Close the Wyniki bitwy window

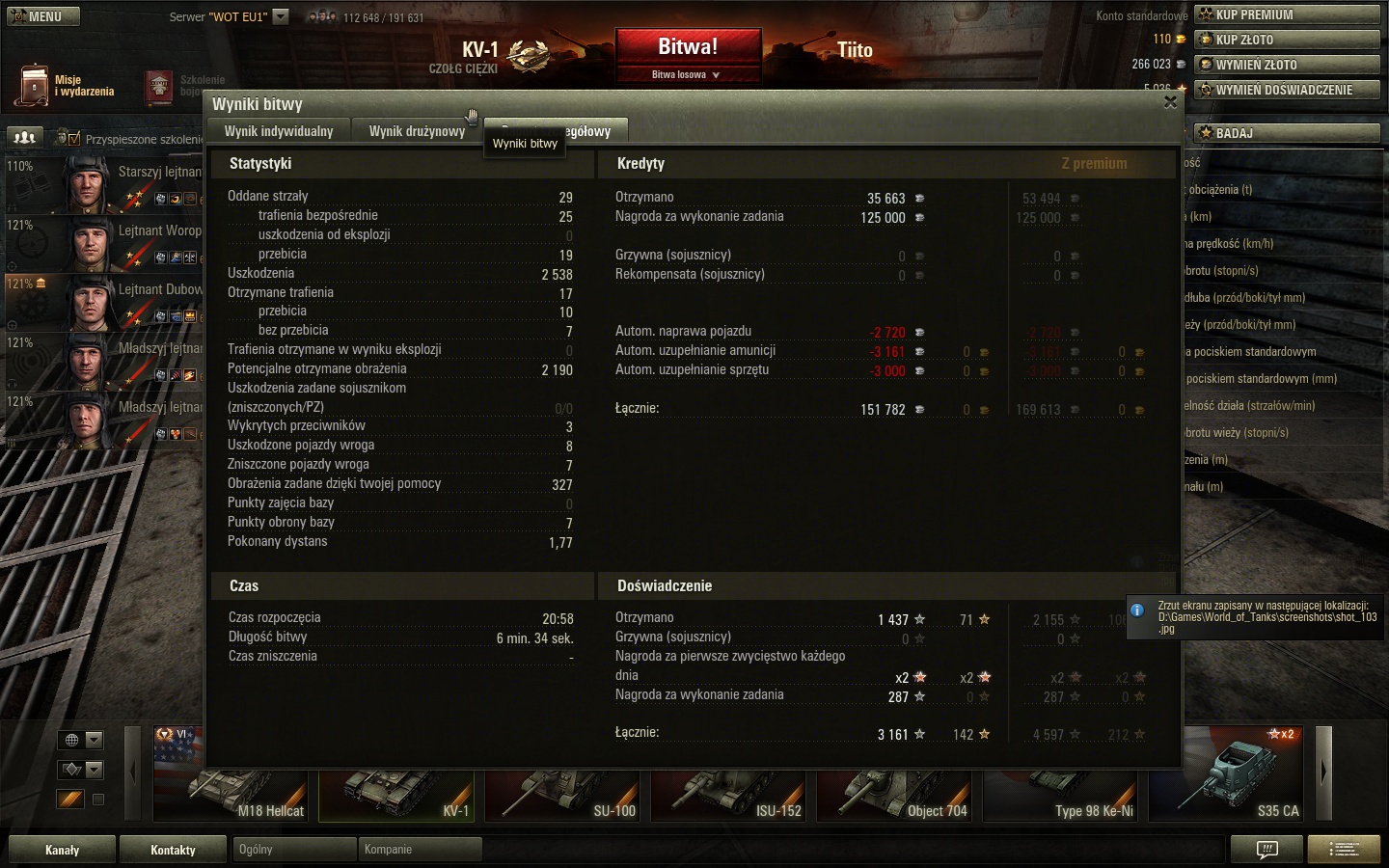1170,102
